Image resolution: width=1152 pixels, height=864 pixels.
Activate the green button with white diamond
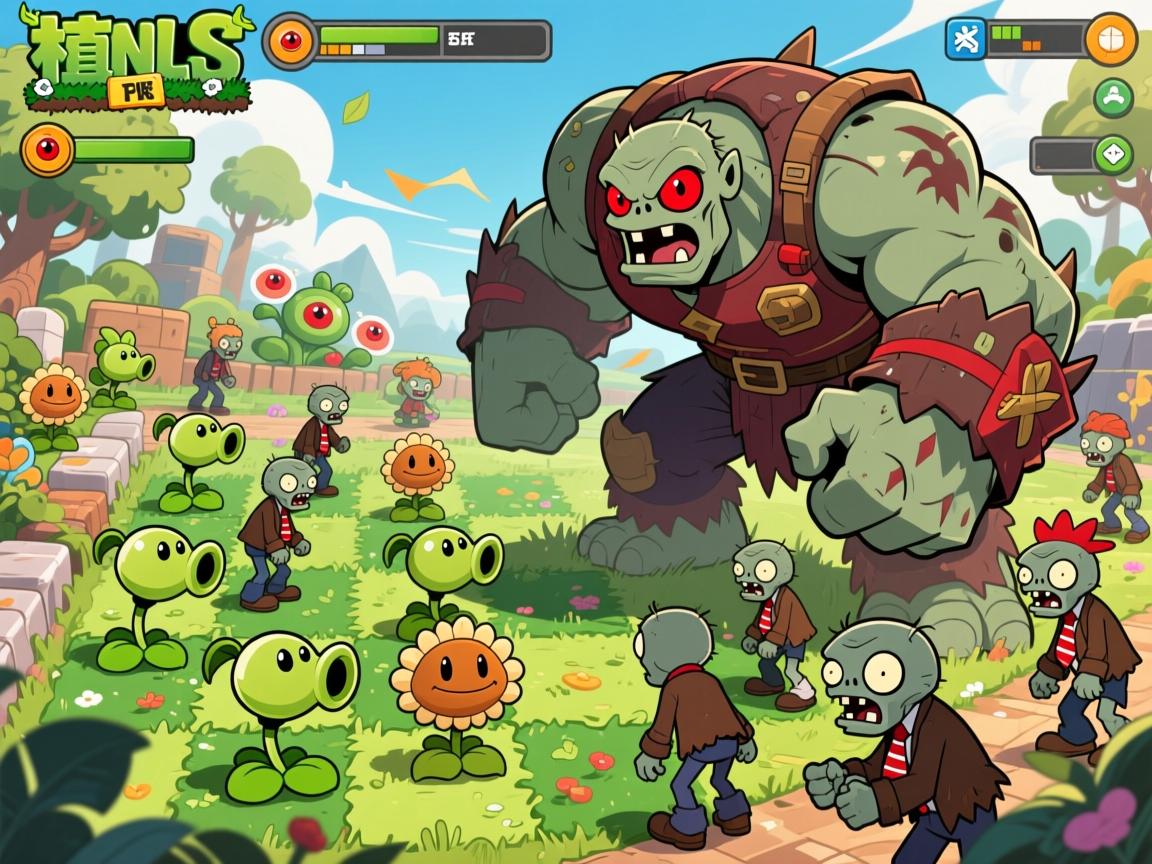(x=1112, y=155)
